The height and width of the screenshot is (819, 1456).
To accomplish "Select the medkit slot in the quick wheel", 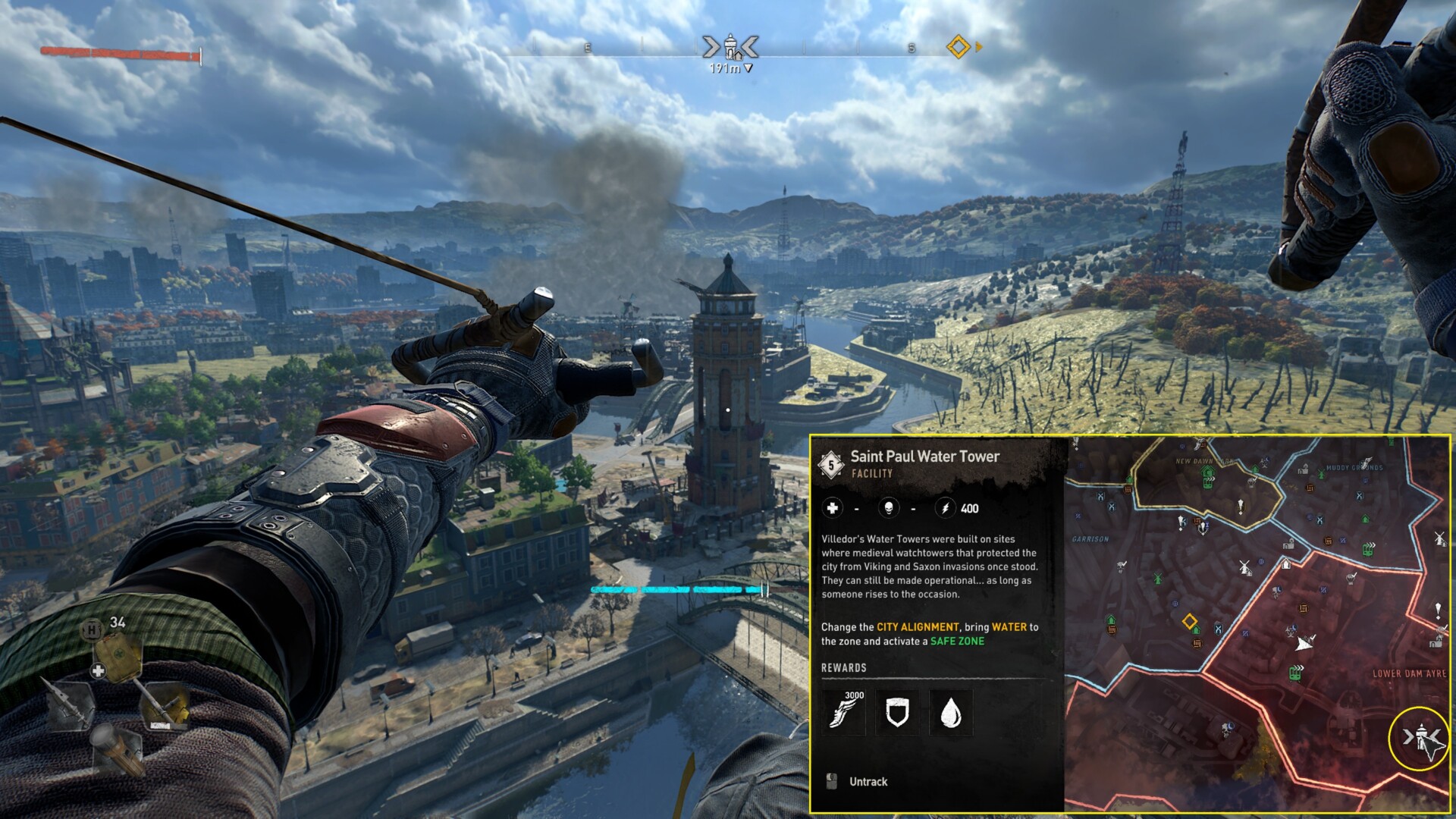I will click(x=118, y=657).
